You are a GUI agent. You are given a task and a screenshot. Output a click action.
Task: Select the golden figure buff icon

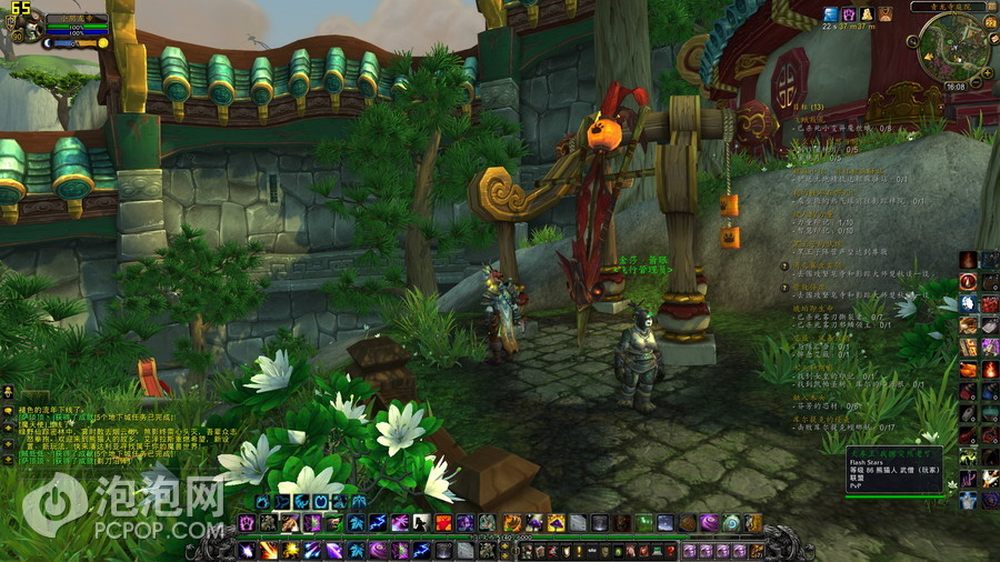click(x=865, y=14)
